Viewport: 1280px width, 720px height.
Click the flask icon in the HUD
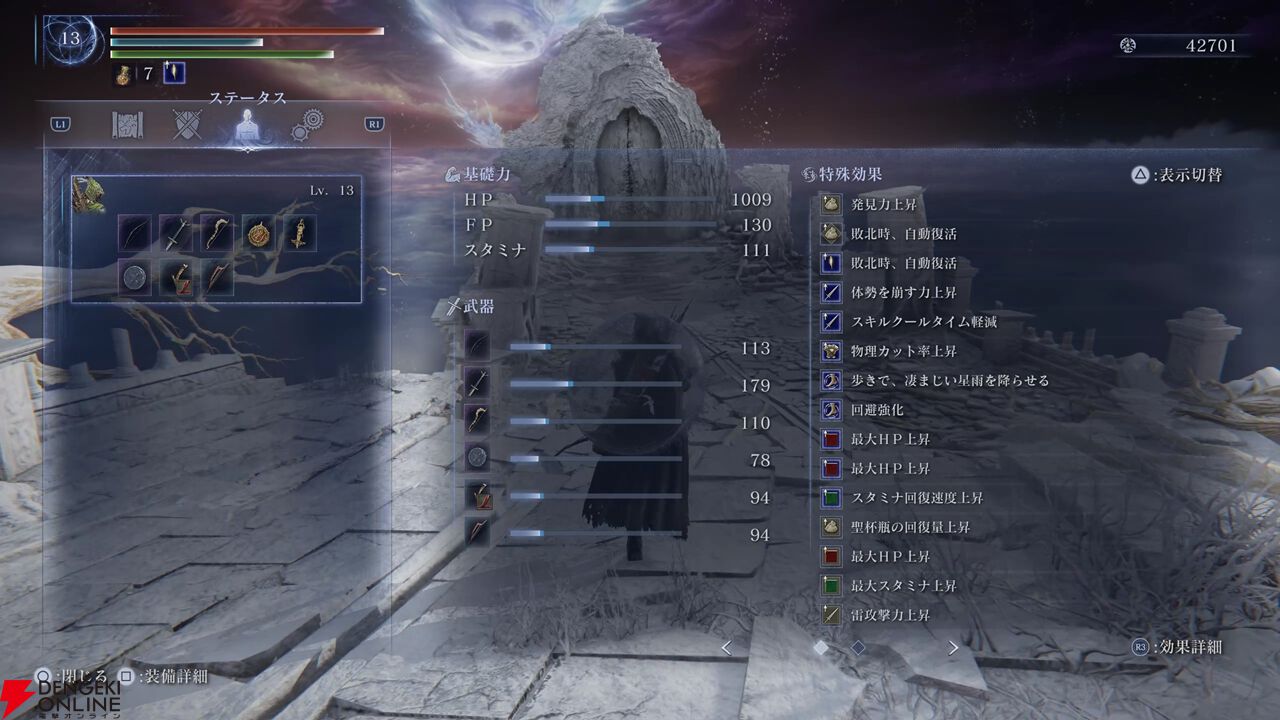[x=123, y=75]
